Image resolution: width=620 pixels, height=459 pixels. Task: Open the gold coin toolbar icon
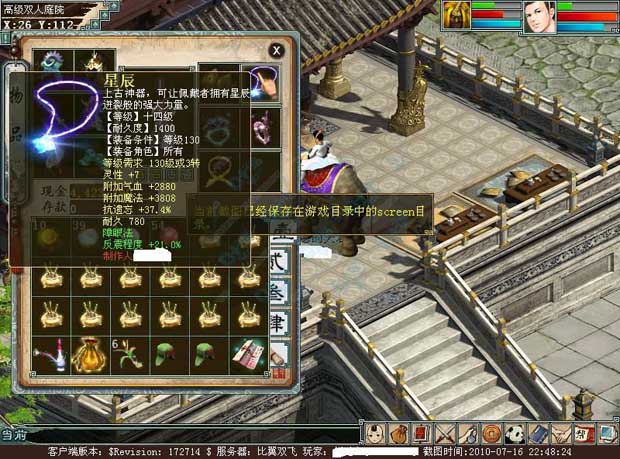[x=491, y=434]
